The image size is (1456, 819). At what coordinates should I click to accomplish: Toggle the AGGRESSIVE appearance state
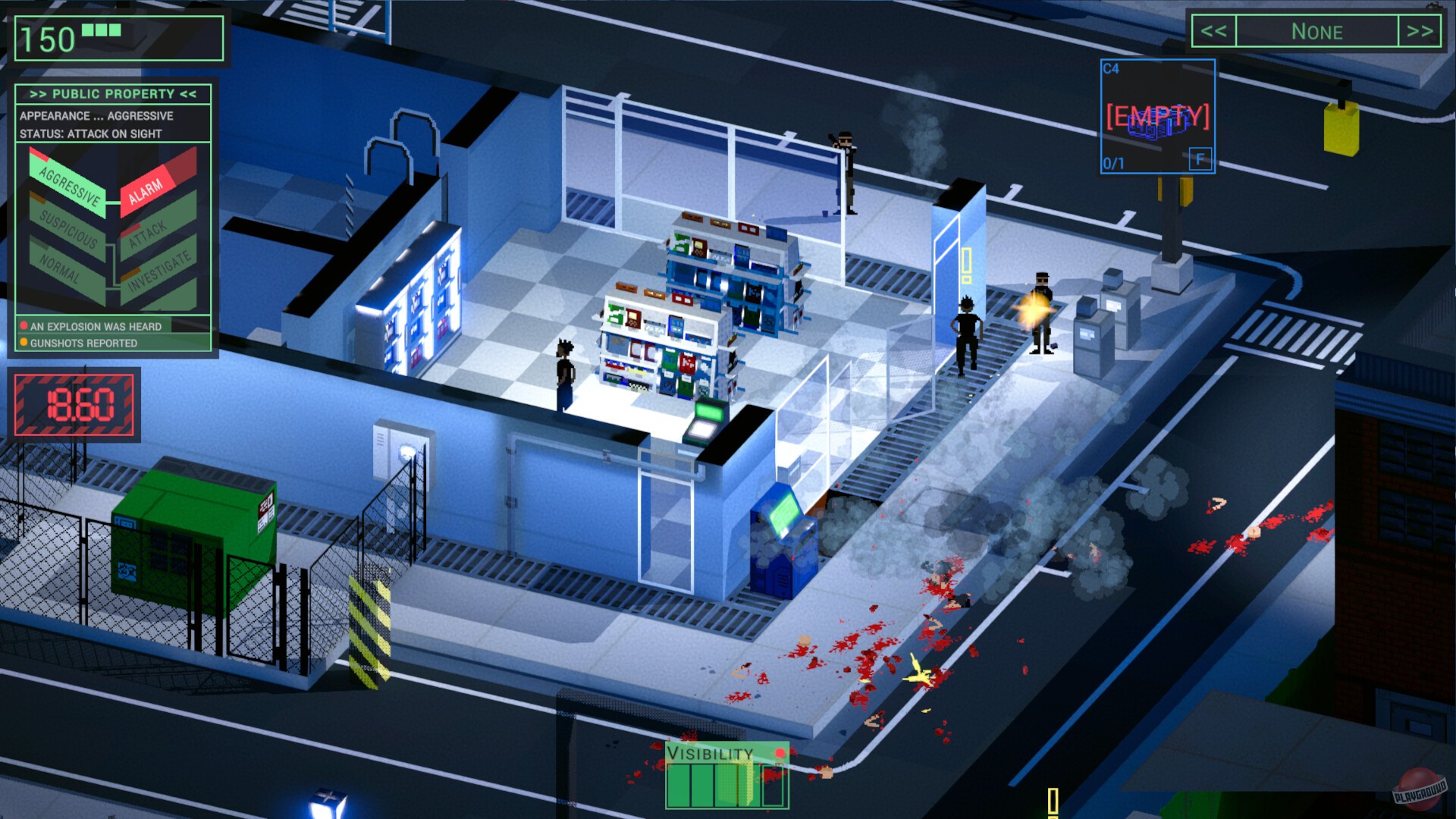click(x=70, y=185)
